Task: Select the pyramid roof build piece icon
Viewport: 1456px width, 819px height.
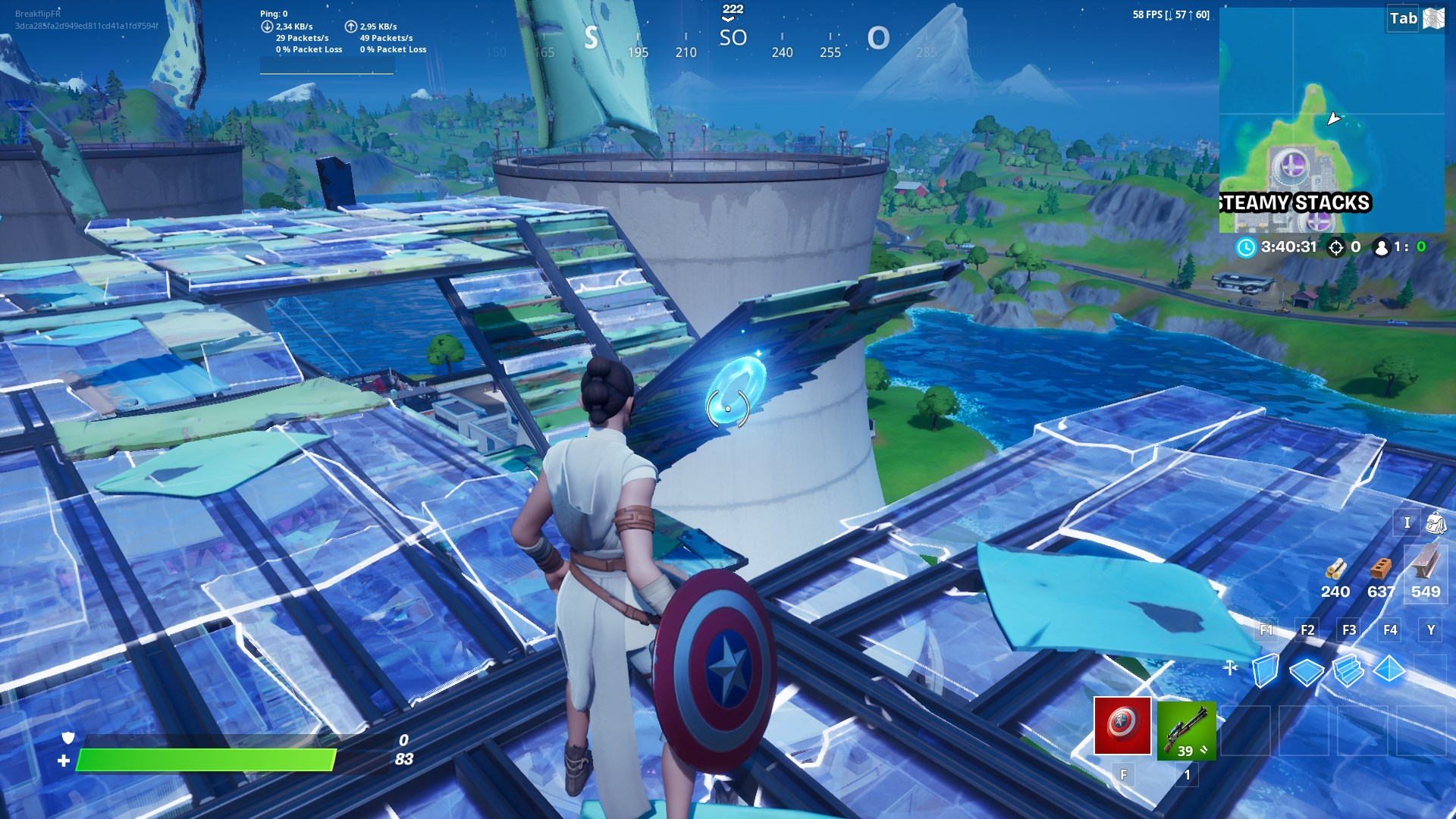Action: (1389, 668)
